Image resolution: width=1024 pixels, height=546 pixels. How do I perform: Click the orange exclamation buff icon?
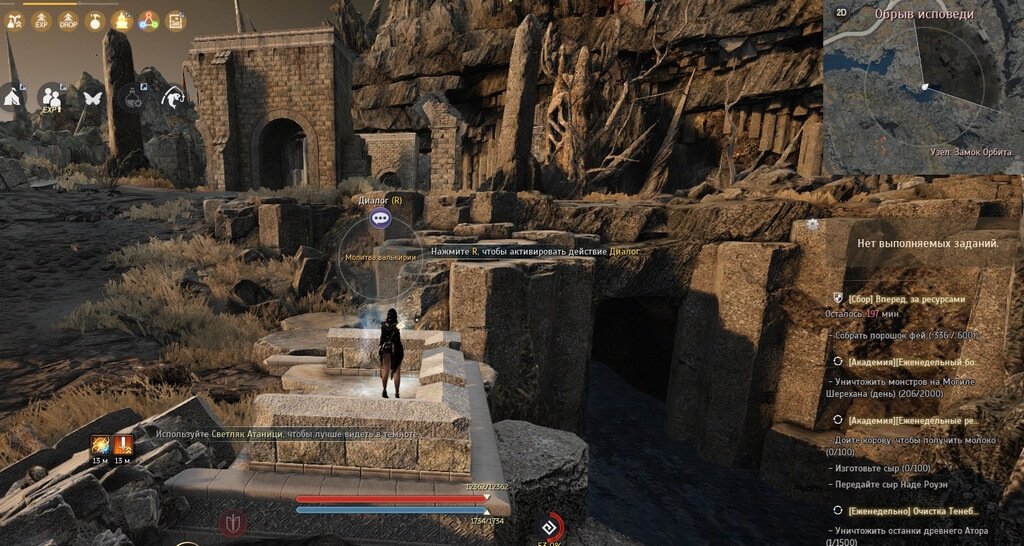coord(124,445)
